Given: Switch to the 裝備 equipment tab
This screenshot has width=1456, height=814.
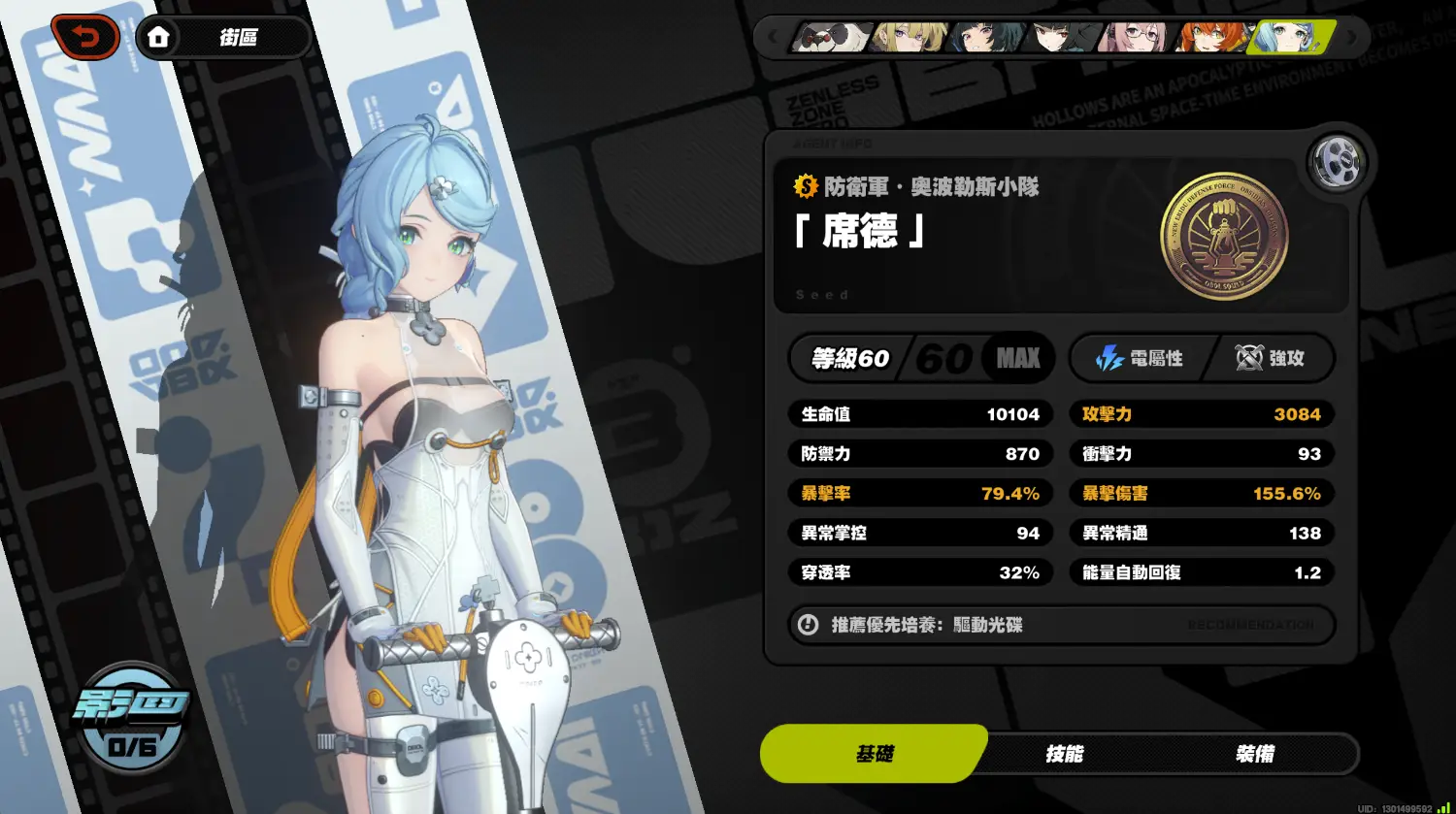Looking at the screenshot, I should click(x=1254, y=754).
